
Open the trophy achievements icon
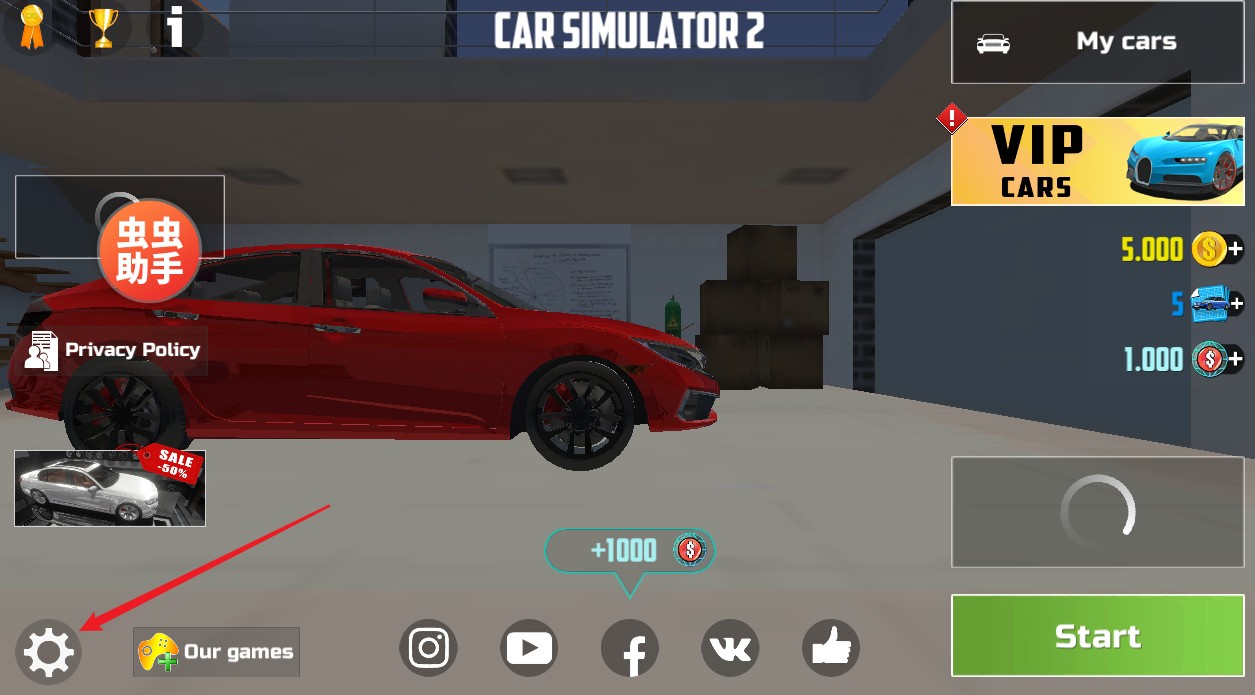click(103, 27)
